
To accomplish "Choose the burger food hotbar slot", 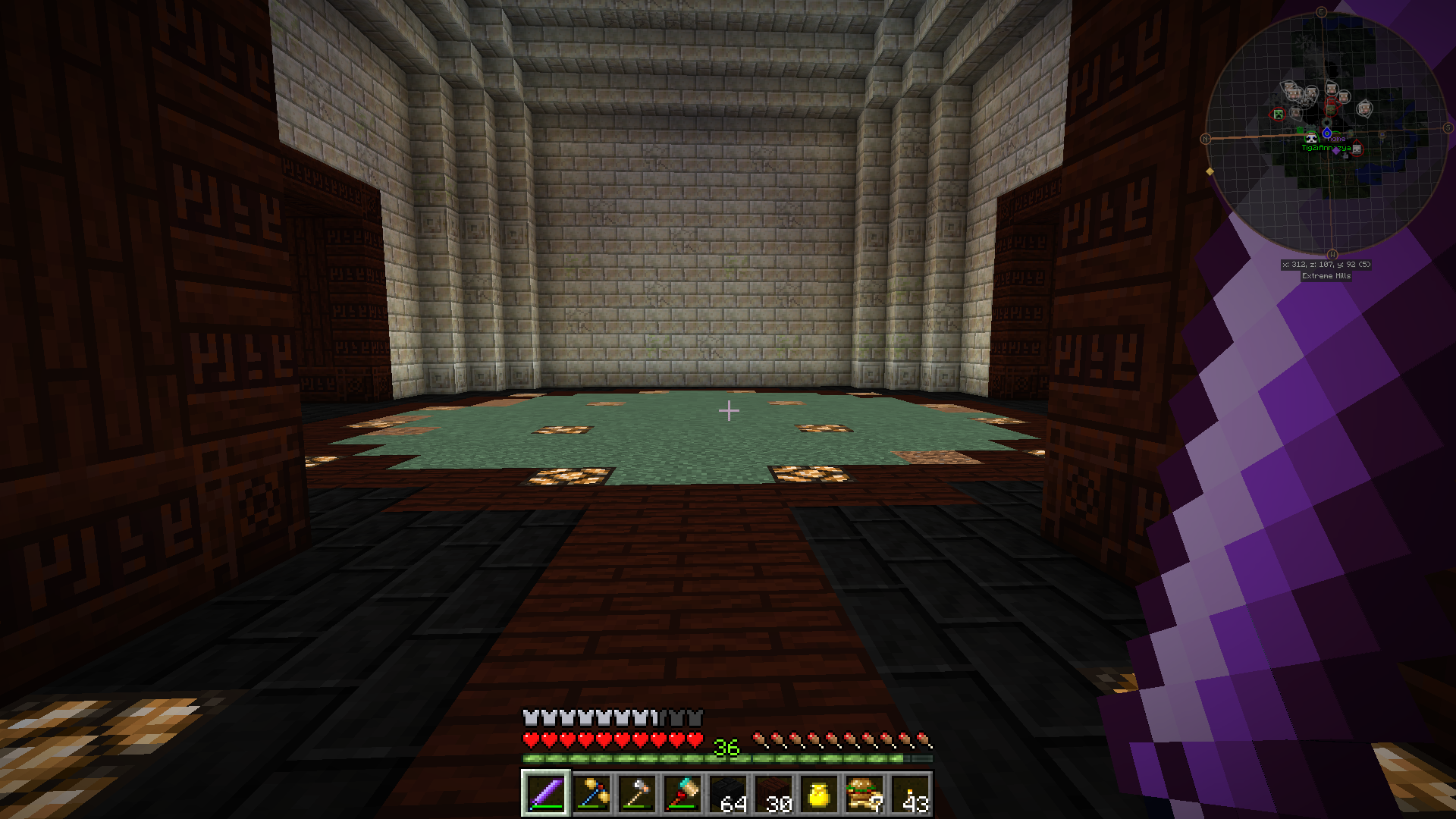I will click(x=865, y=794).
